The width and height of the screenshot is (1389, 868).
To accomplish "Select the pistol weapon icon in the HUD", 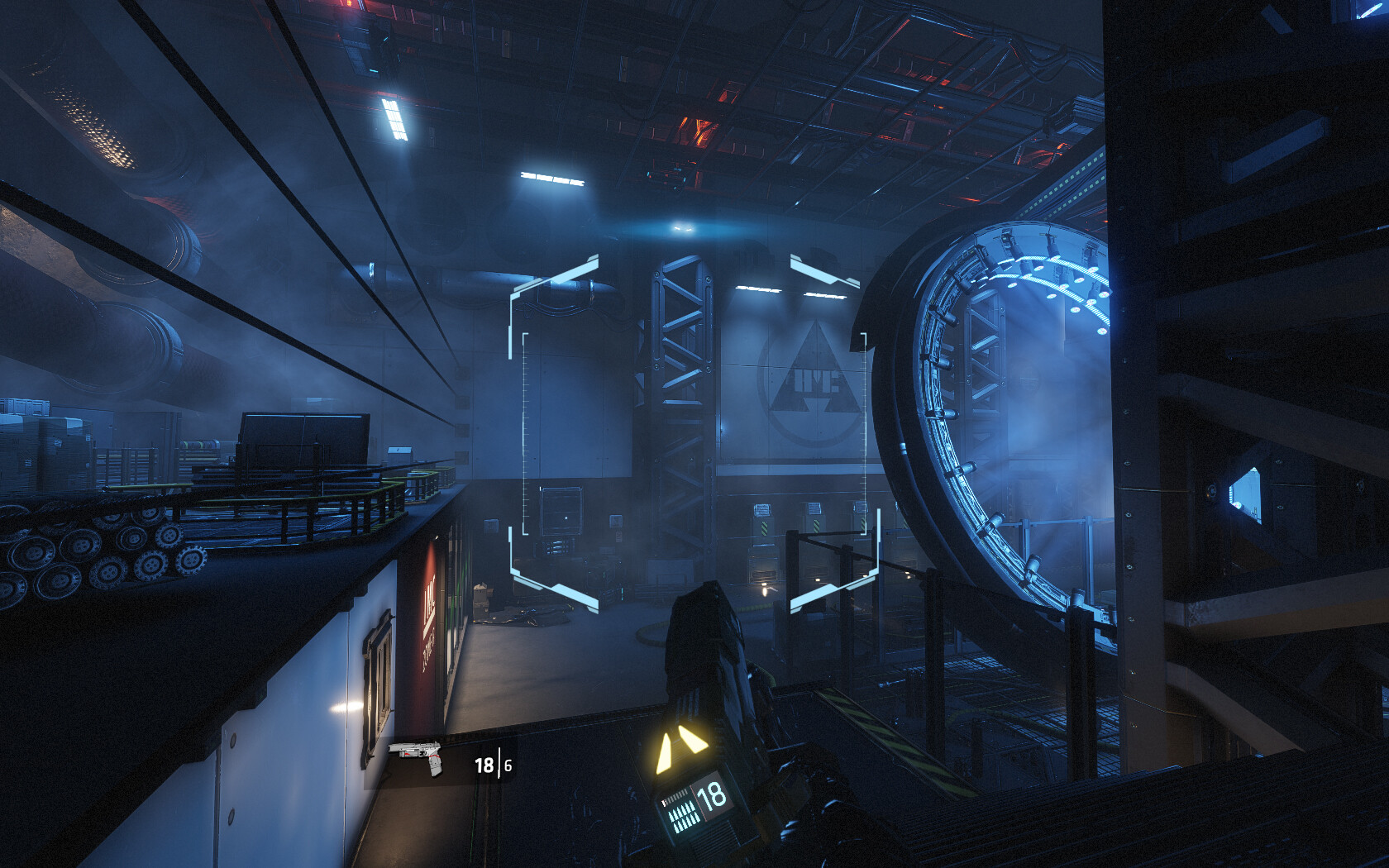I will 418,756.
